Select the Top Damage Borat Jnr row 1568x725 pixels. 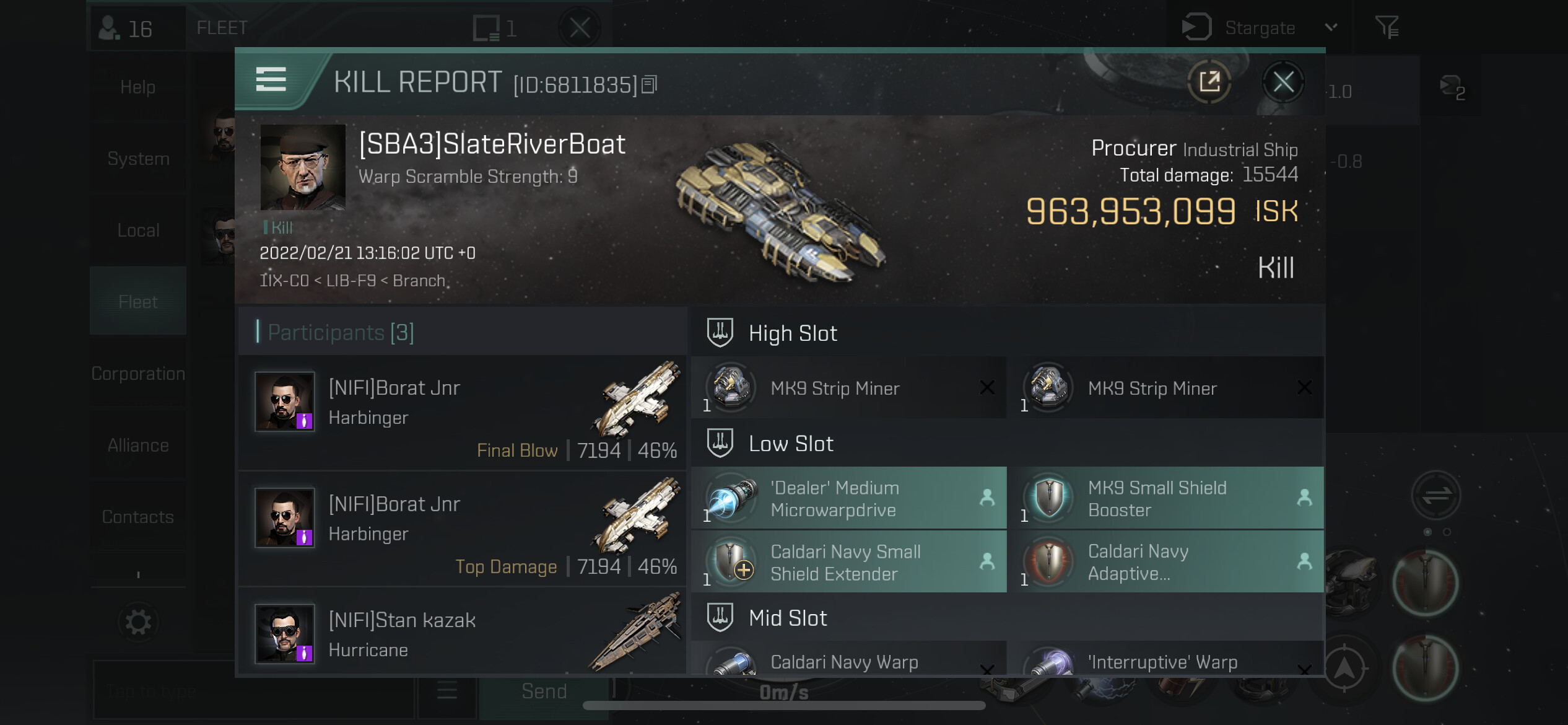[x=462, y=529]
